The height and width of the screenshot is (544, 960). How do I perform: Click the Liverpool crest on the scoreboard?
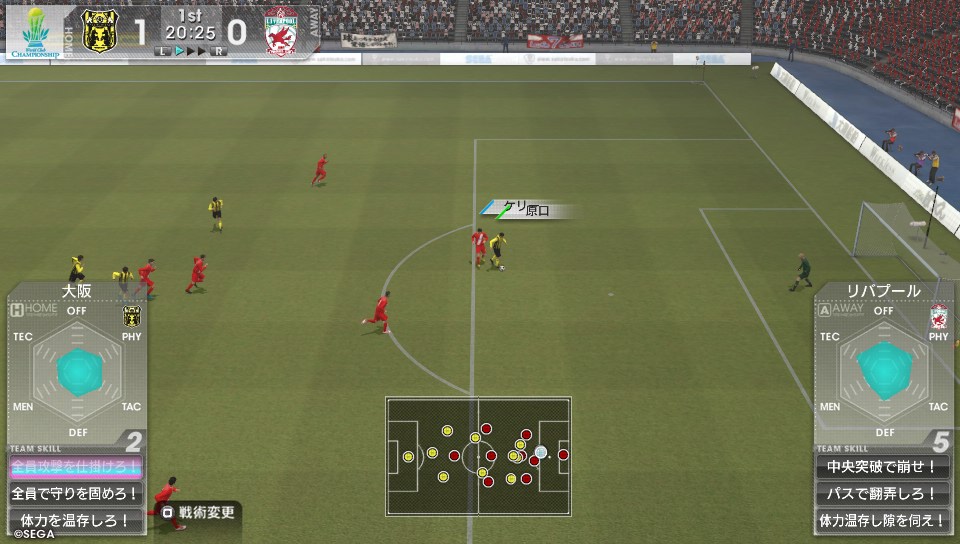pos(283,30)
